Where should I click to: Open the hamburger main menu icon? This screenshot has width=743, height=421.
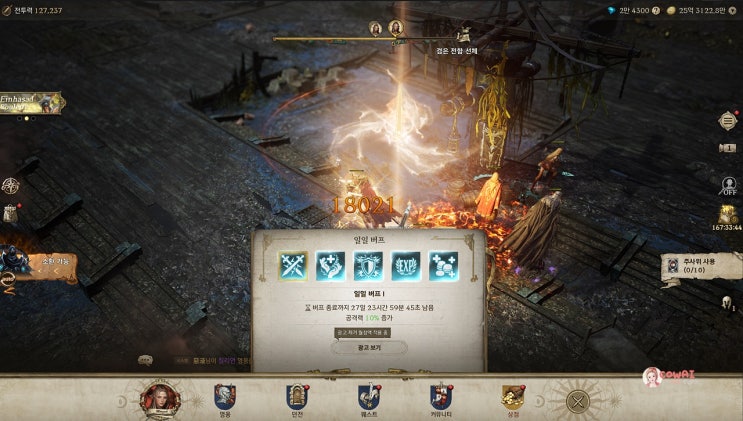(x=728, y=121)
